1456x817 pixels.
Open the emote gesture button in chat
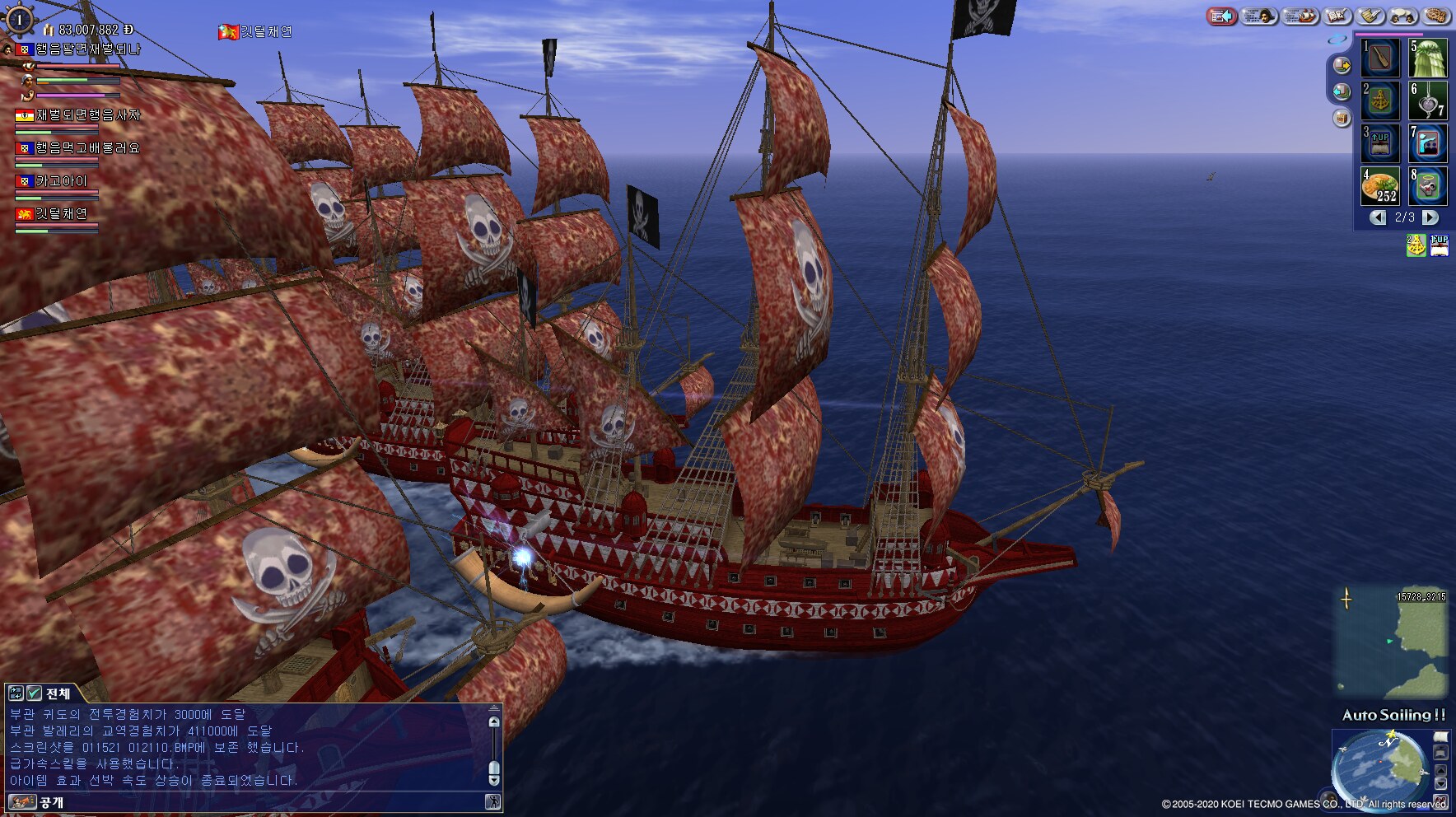click(x=492, y=802)
